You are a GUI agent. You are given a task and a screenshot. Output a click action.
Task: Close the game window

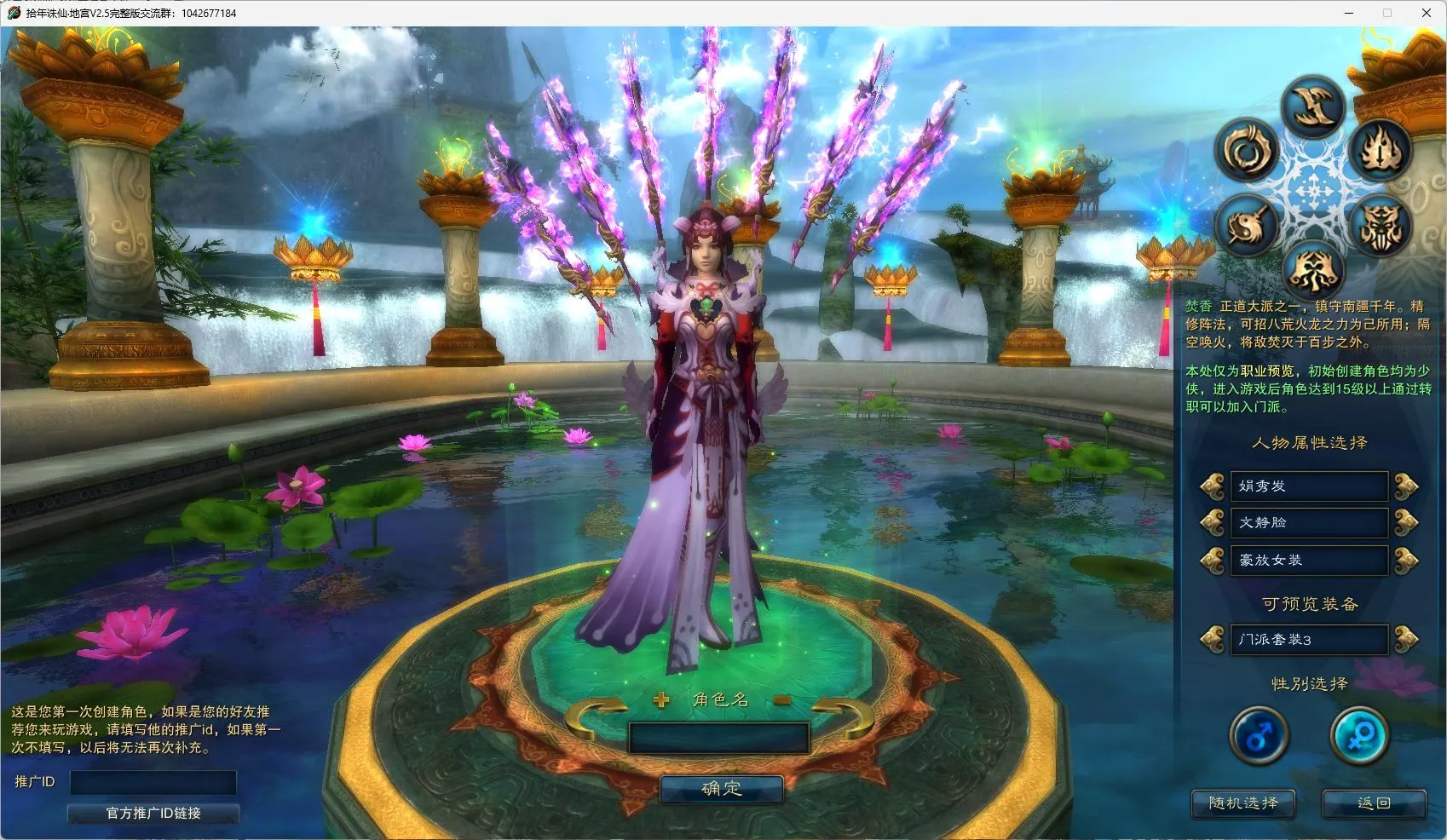tap(1426, 13)
